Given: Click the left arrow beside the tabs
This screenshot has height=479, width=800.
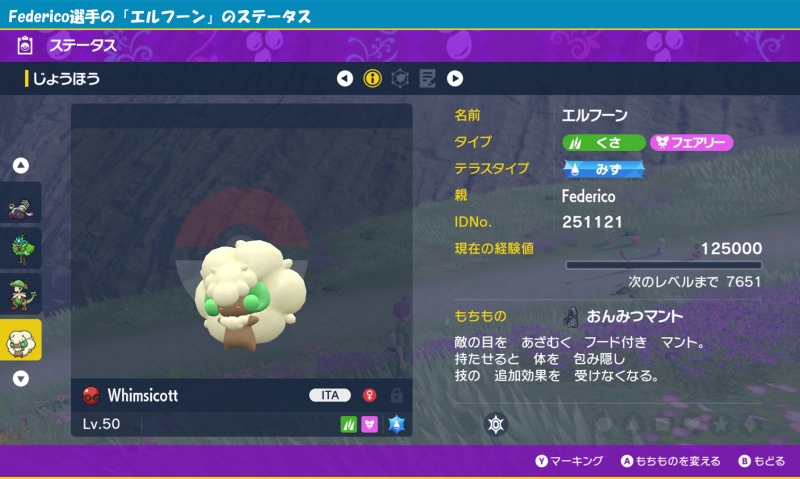Looking at the screenshot, I should [345, 78].
